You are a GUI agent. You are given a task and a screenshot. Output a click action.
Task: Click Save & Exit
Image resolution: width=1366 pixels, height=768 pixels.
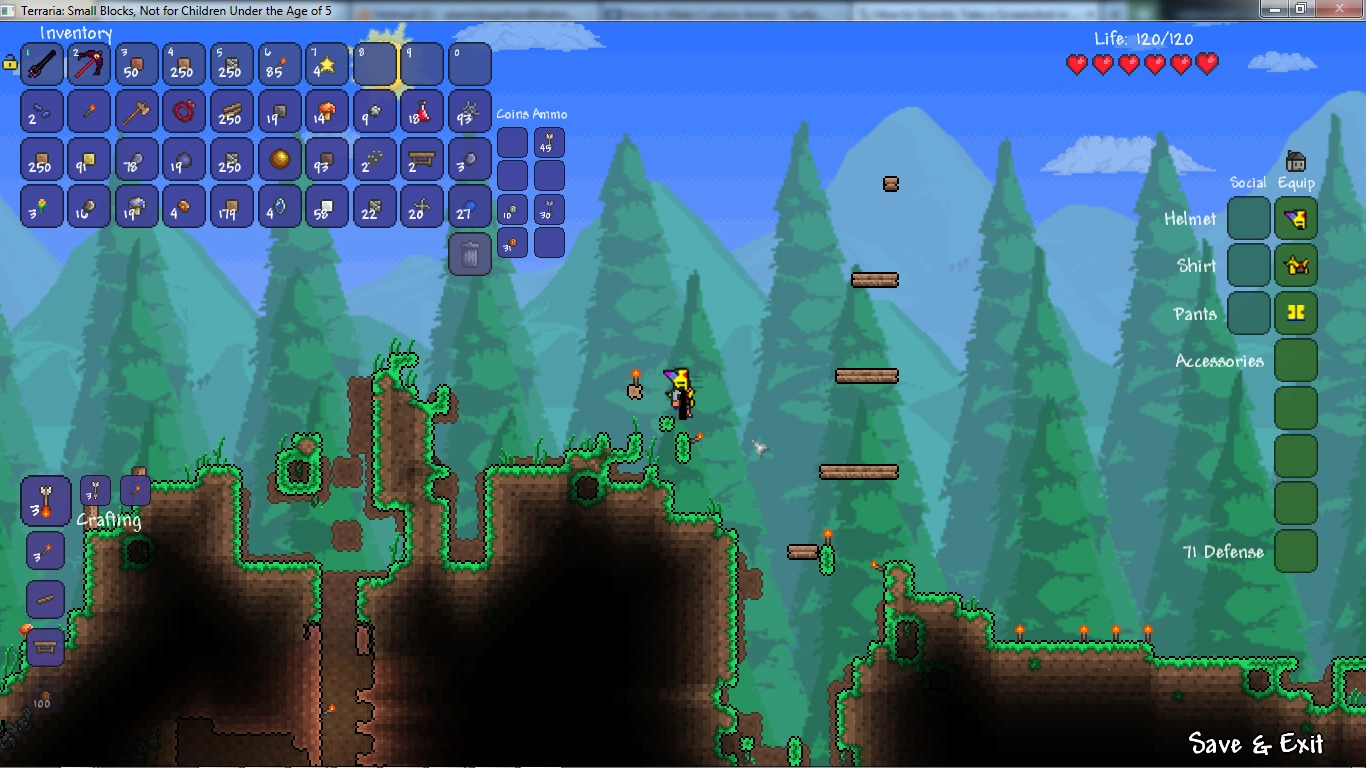1256,744
